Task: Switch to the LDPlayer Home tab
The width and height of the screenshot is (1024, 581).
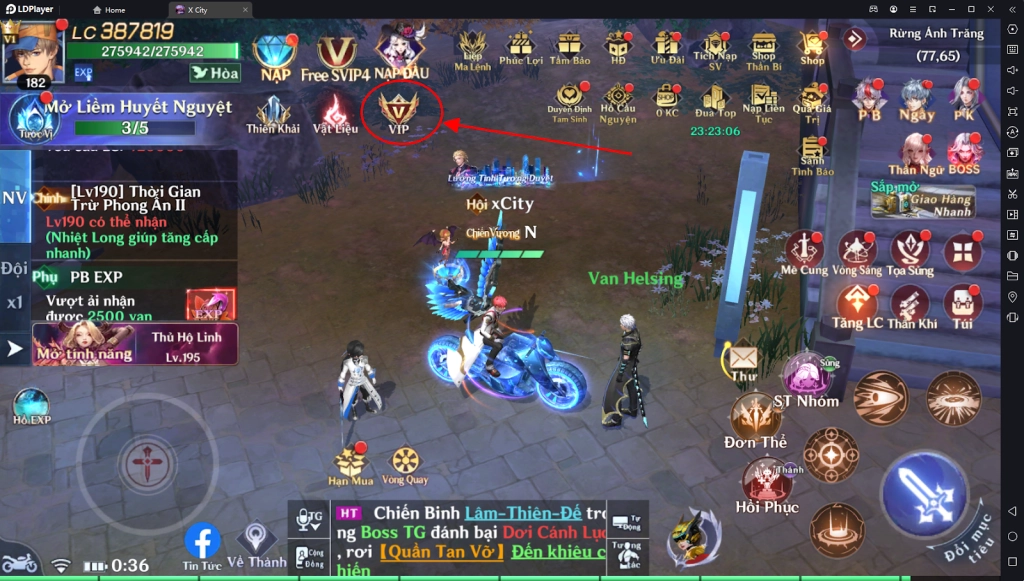Action: (109, 10)
